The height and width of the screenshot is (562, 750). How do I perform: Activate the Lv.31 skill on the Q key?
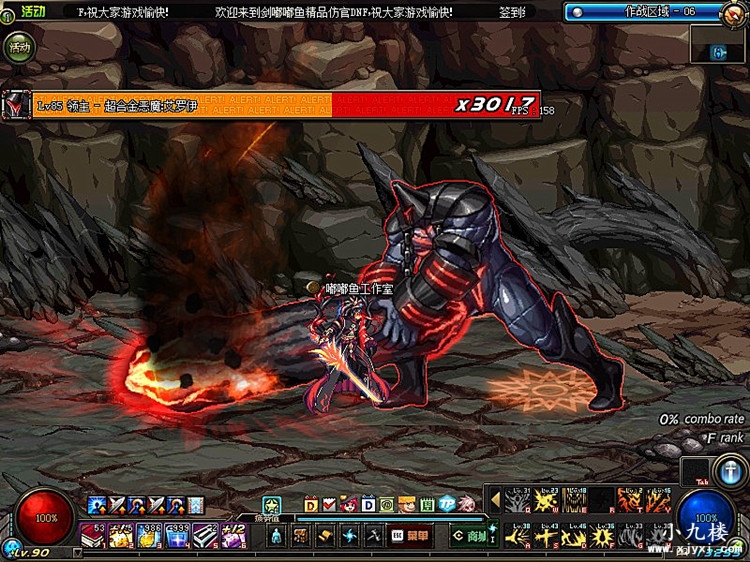(x=518, y=501)
